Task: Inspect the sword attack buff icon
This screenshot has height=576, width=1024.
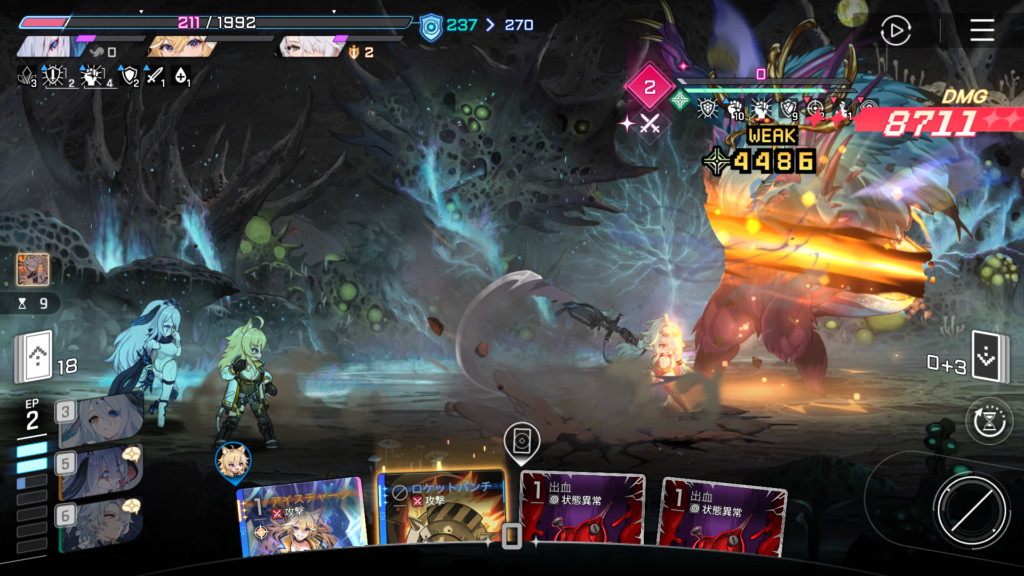Action: tap(155, 75)
